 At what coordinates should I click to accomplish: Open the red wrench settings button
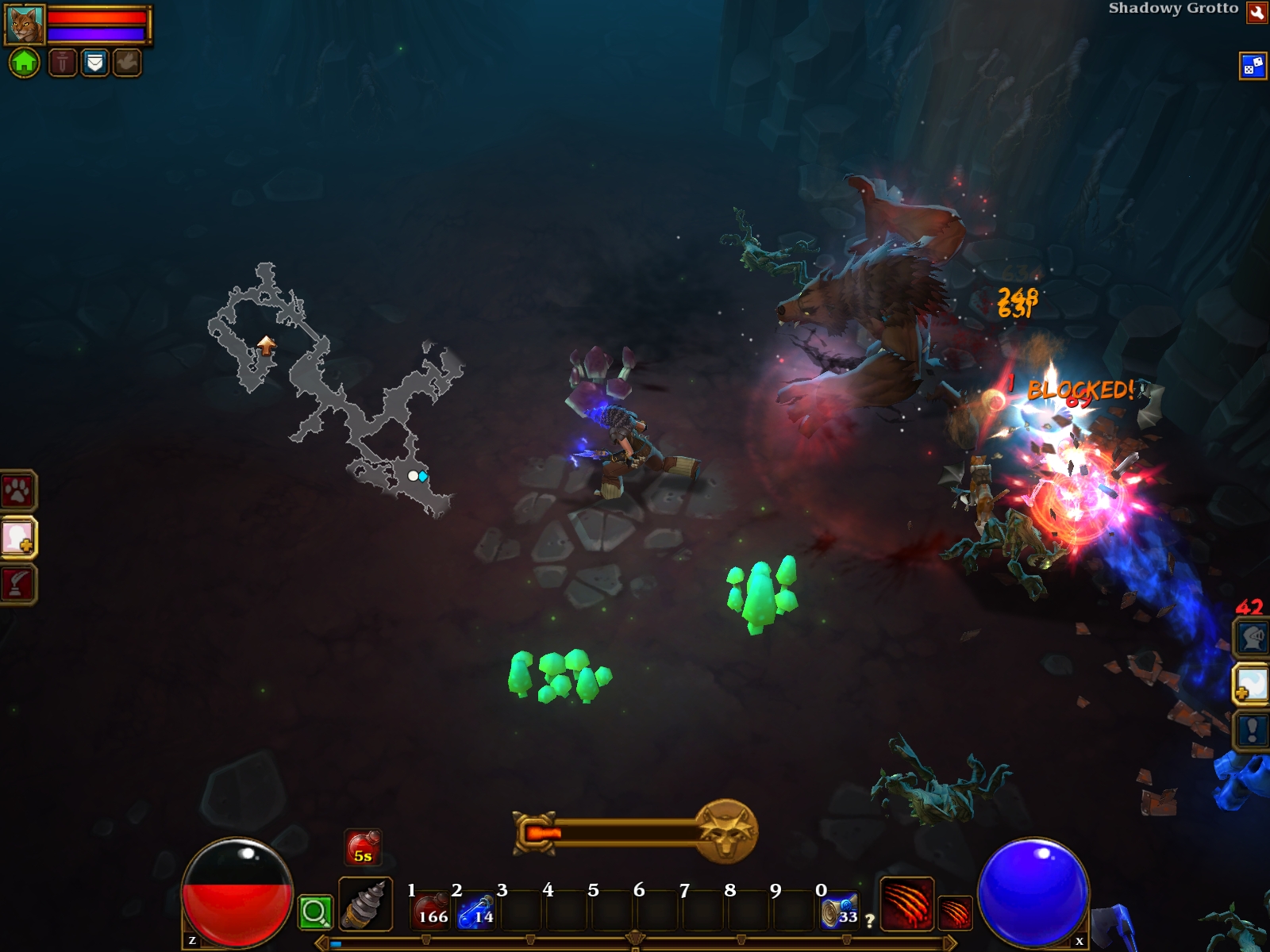[1257, 13]
